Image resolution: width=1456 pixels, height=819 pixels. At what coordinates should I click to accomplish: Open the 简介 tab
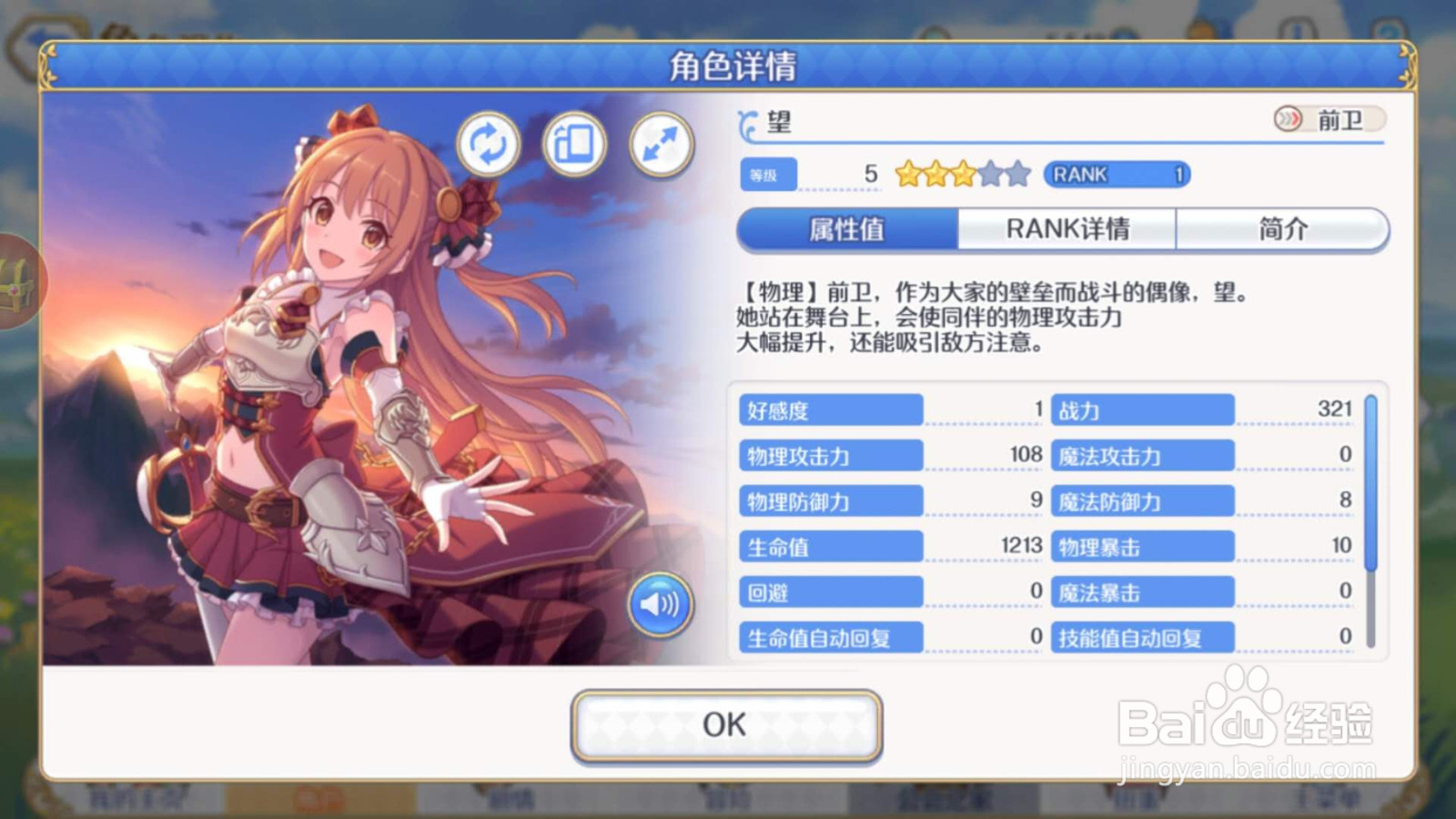tap(1282, 229)
